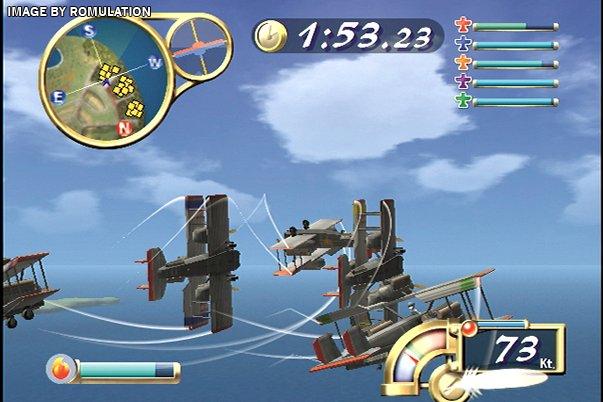Image resolution: width=603 pixels, height=402 pixels.
Task: Click the circular island minimap
Action: (x=101, y=80)
